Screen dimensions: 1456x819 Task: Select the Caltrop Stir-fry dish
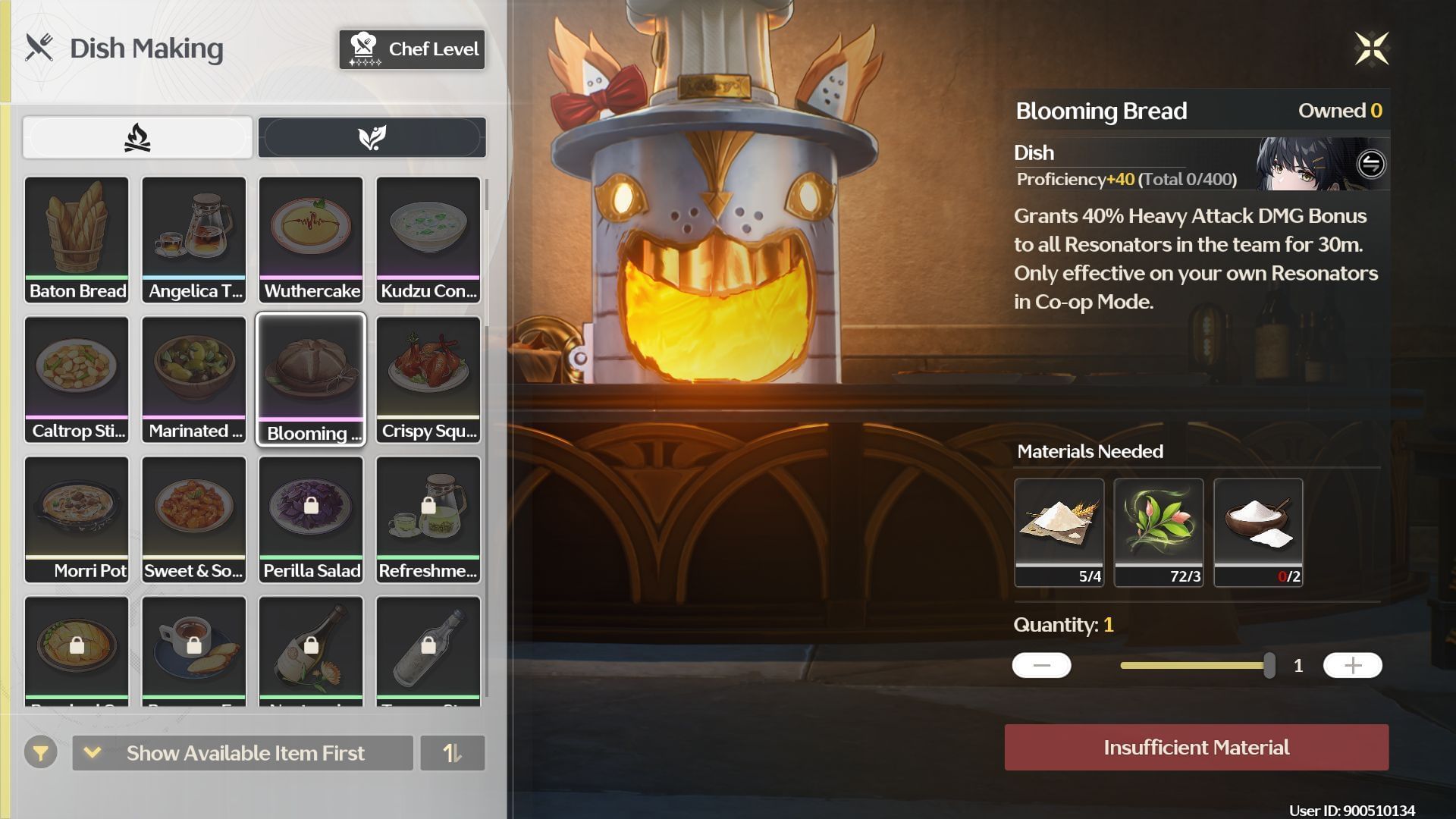point(77,379)
